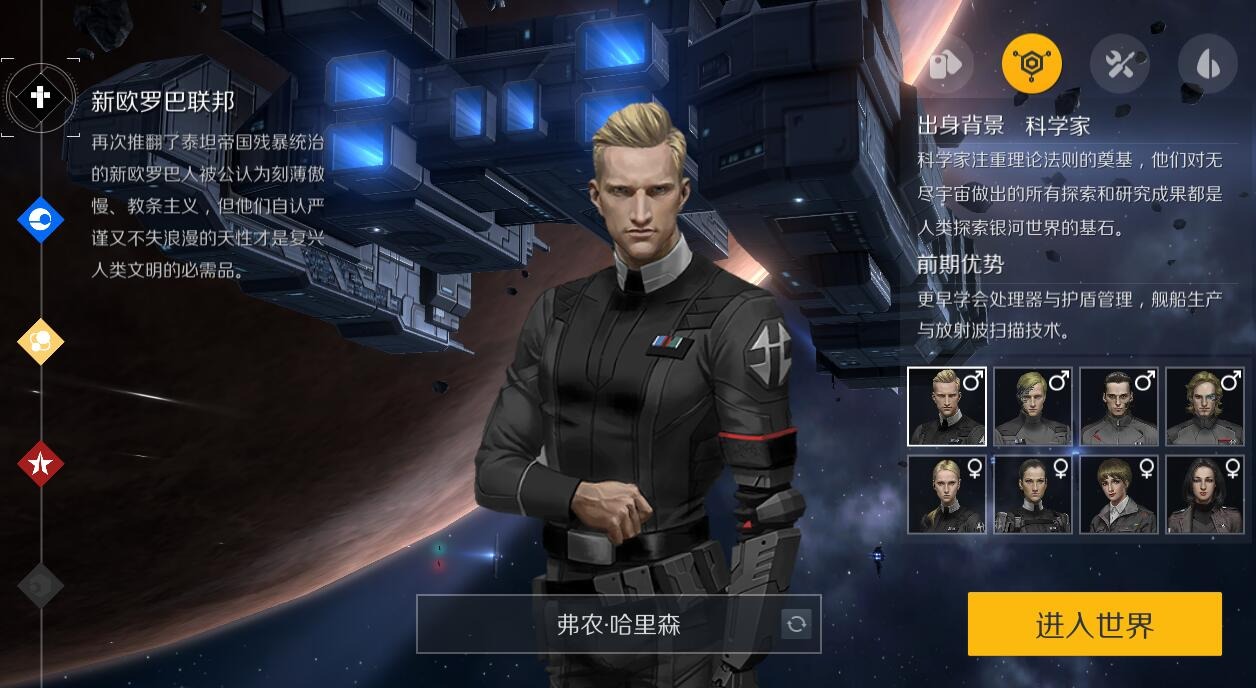The height and width of the screenshot is (688, 1256).
Task: Select the wavy-haired male with eye implant
Action: pos(1204,406)
